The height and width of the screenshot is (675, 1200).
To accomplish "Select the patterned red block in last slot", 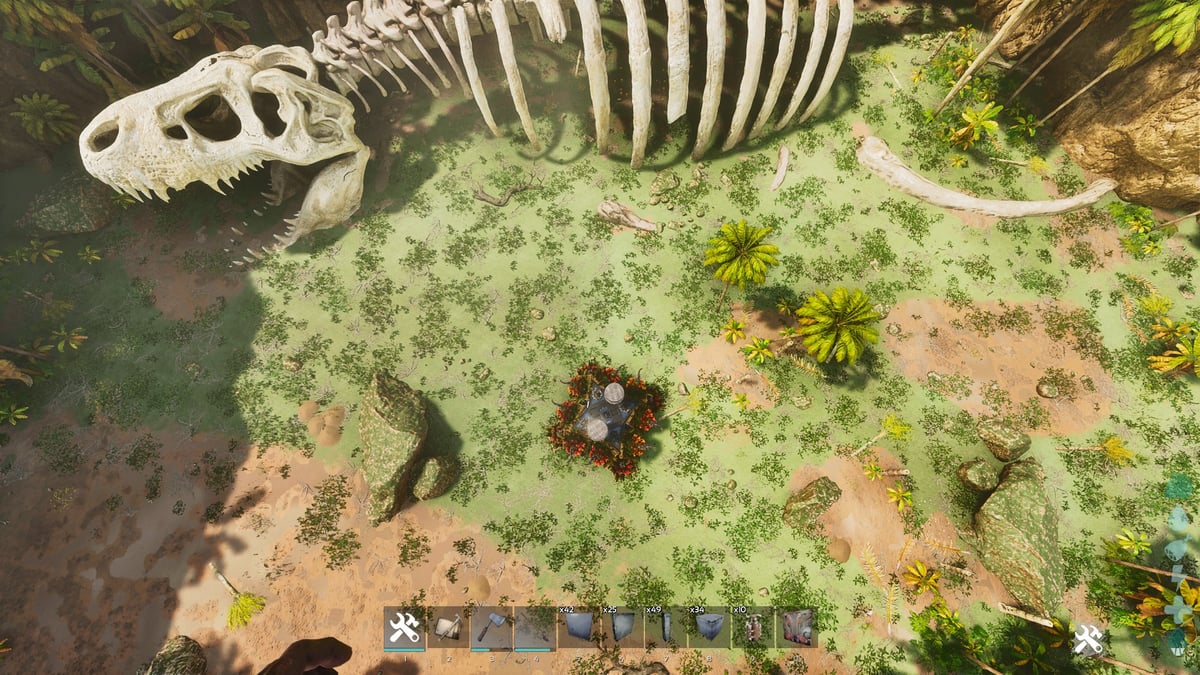I will point(796,628).
